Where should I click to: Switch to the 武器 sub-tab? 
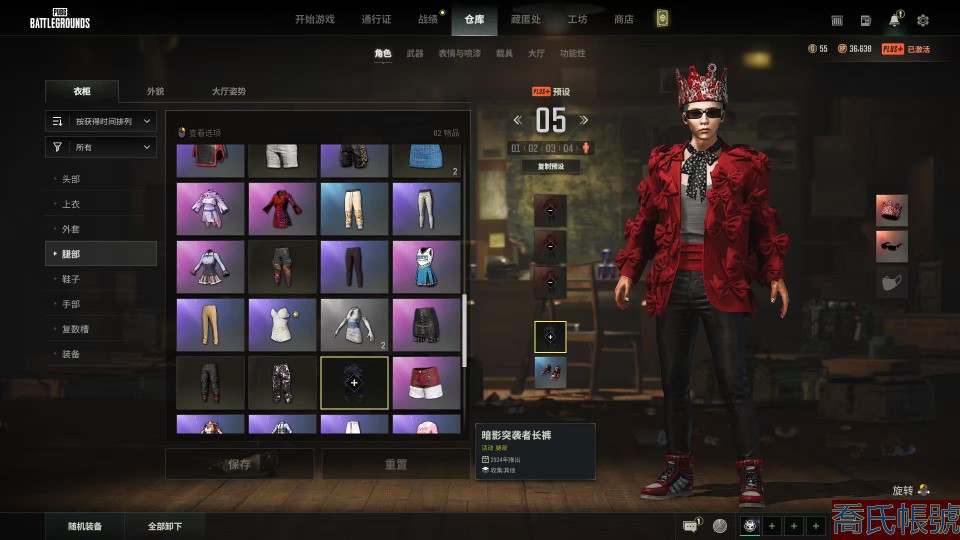tap(415, 53)
